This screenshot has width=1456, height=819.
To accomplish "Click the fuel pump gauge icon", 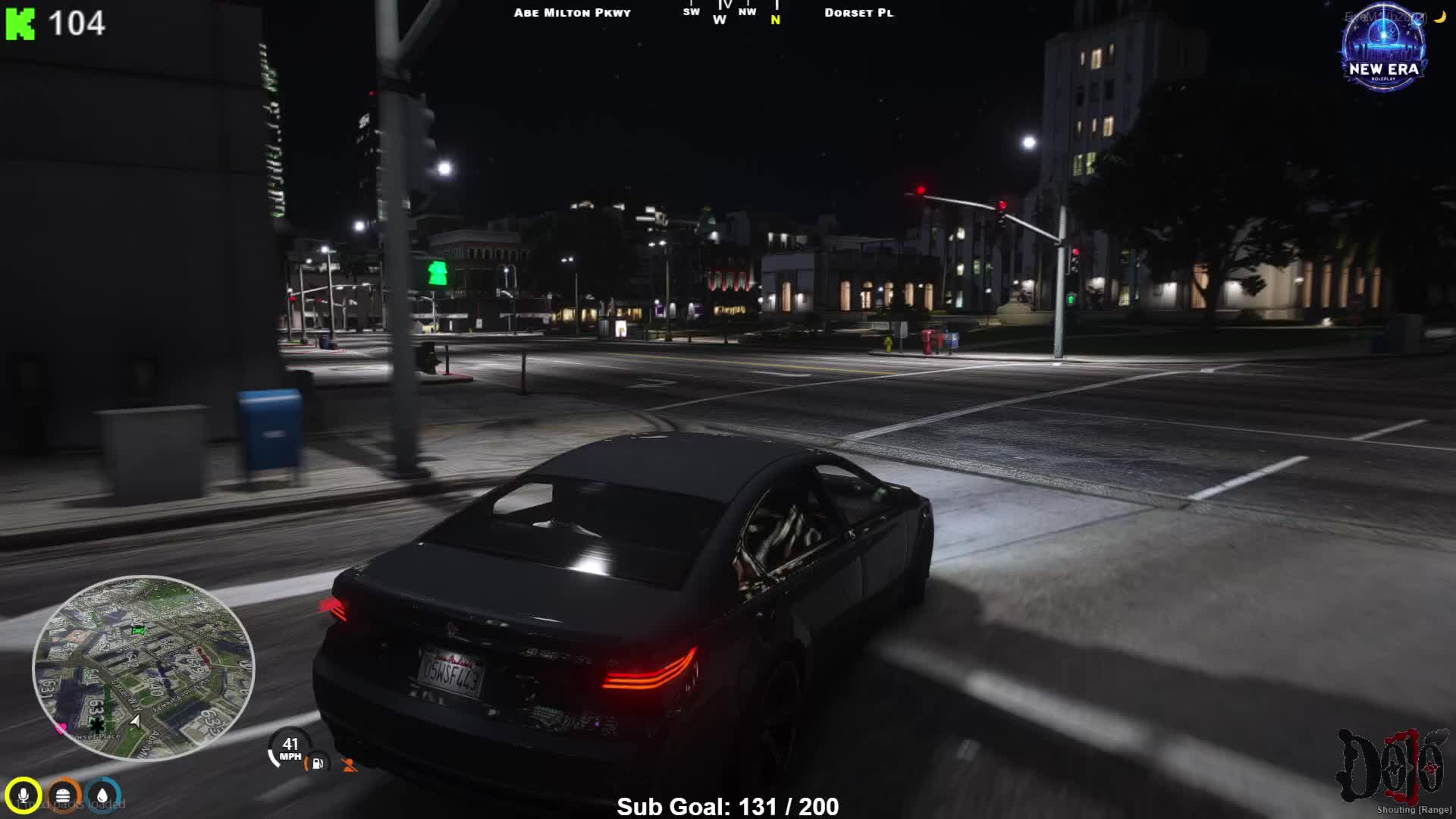I will click(317, 764).
